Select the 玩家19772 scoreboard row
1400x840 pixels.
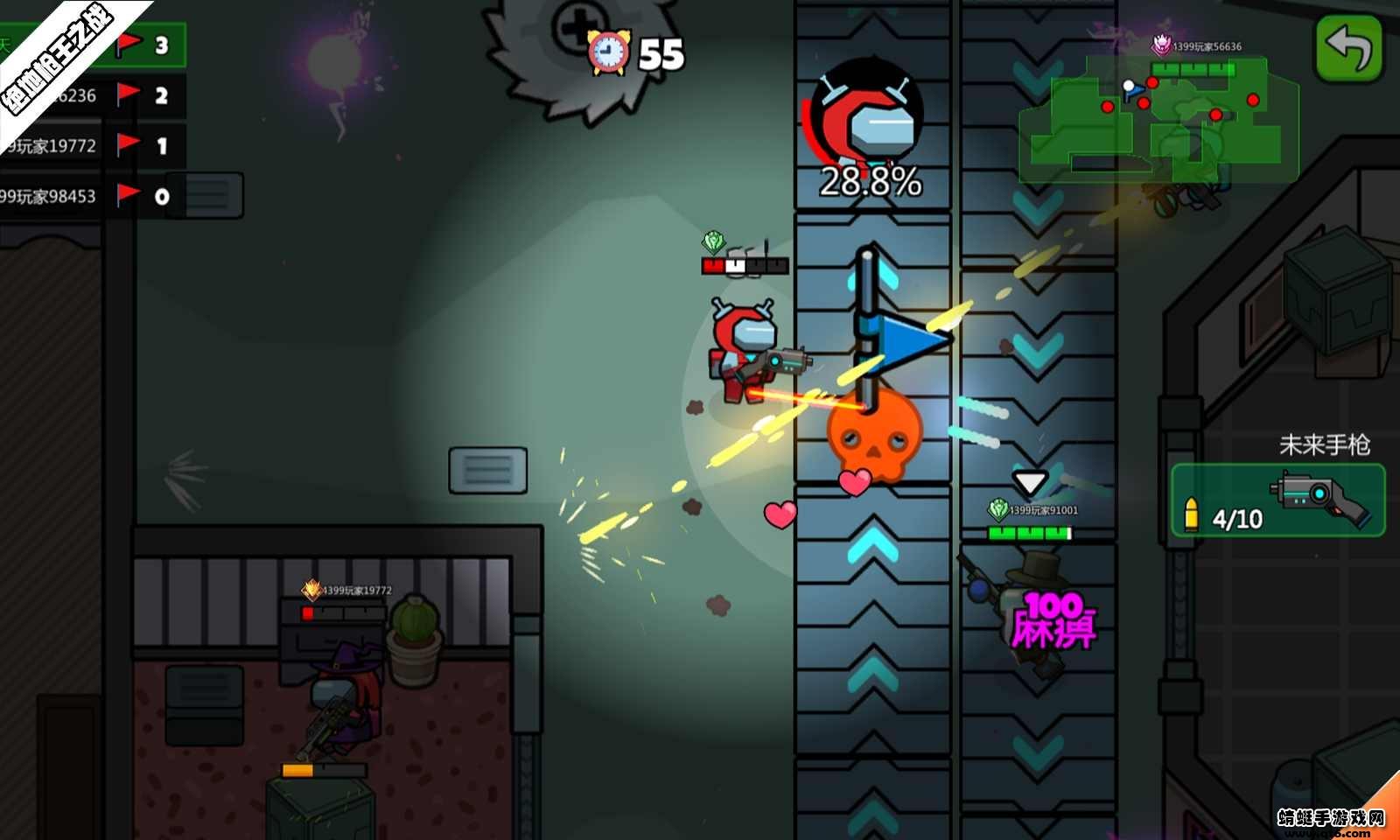92,145
